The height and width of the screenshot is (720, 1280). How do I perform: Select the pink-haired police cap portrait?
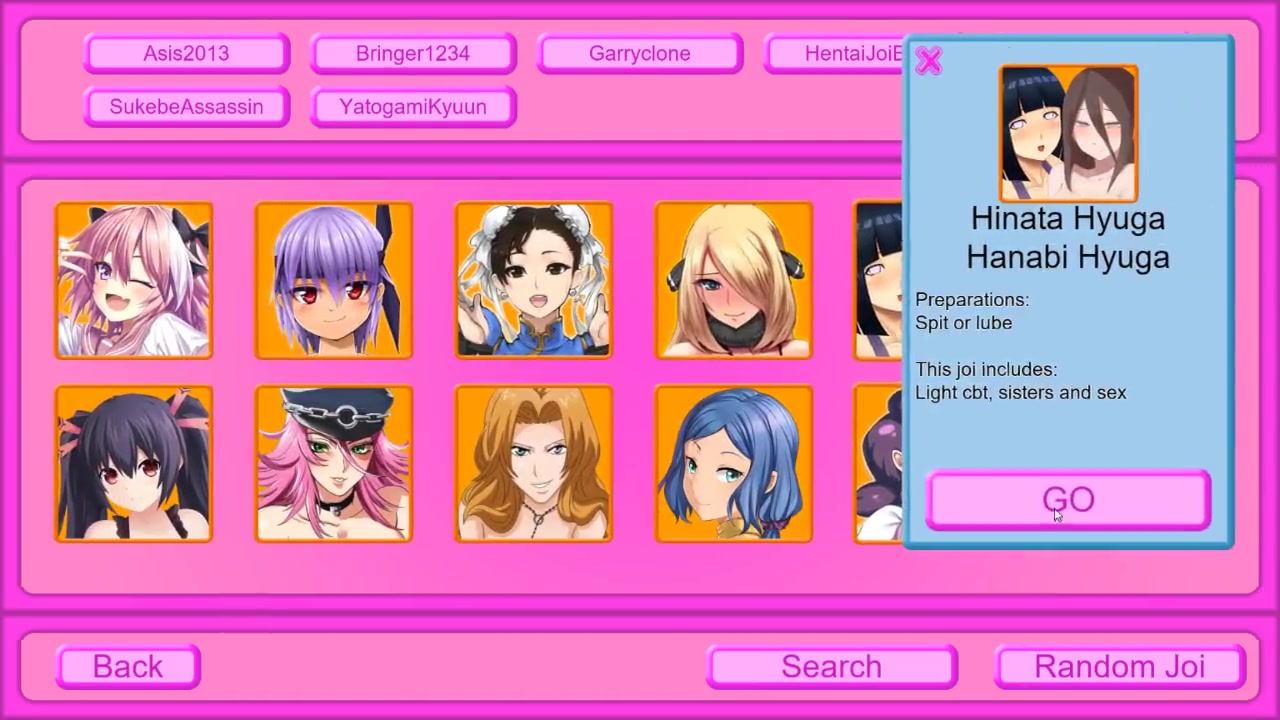334,464
